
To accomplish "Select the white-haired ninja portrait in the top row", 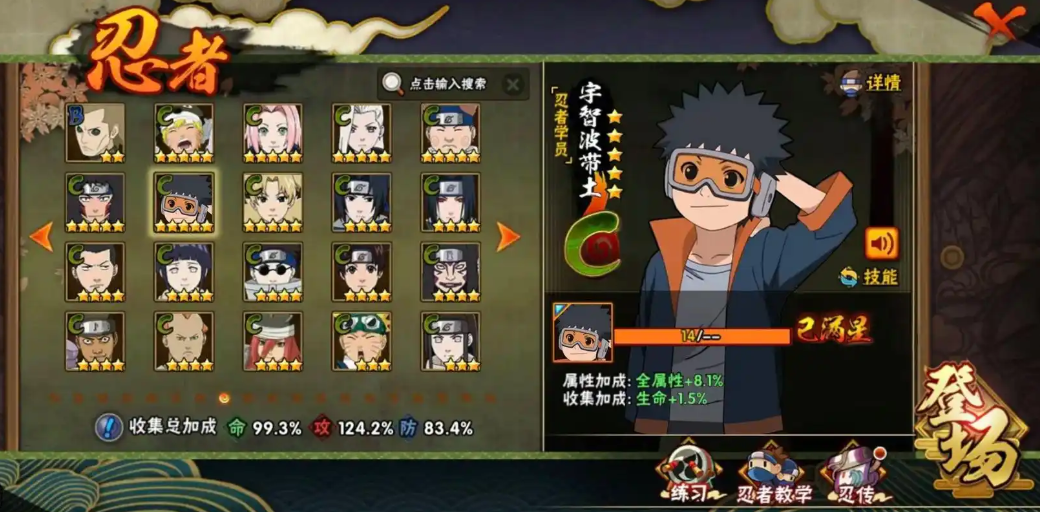I will pos(361,132).
